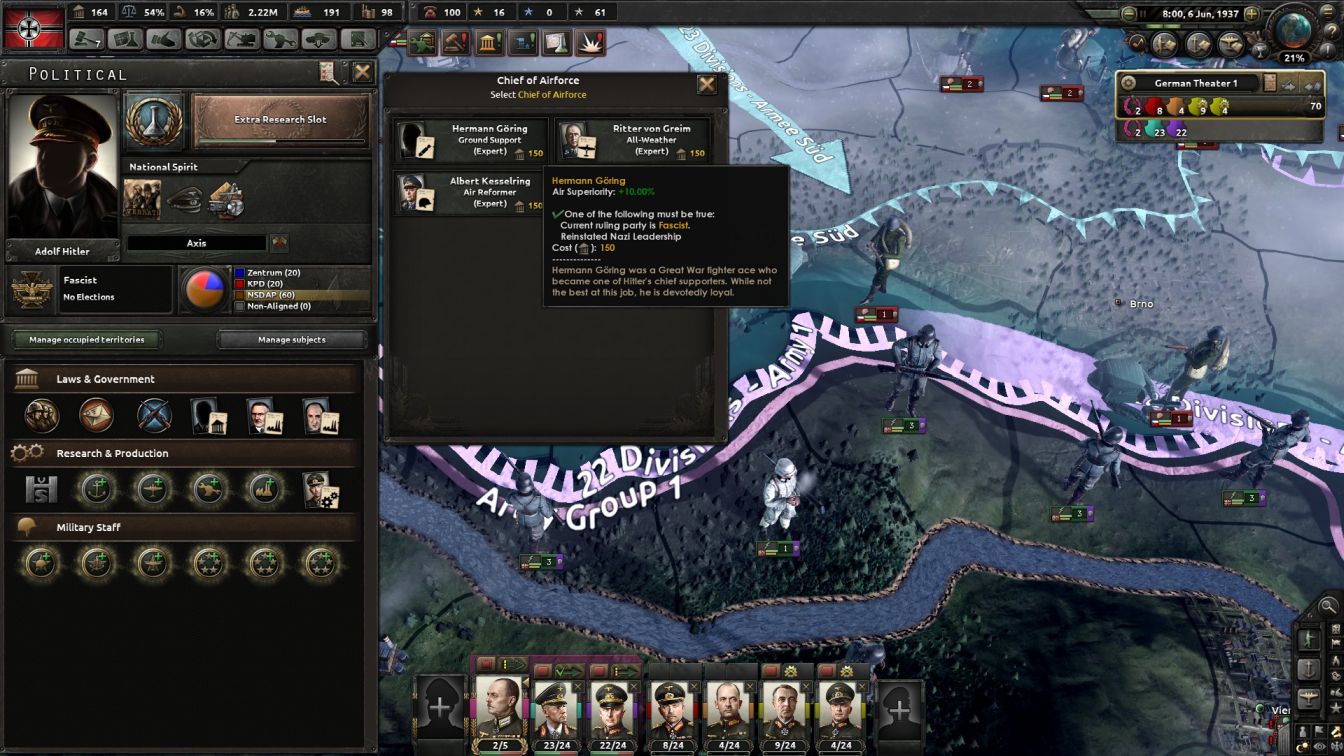This screenshot has height=756, width=1344.
Task: Open the recruit and deploy menu
Action: 318,40
